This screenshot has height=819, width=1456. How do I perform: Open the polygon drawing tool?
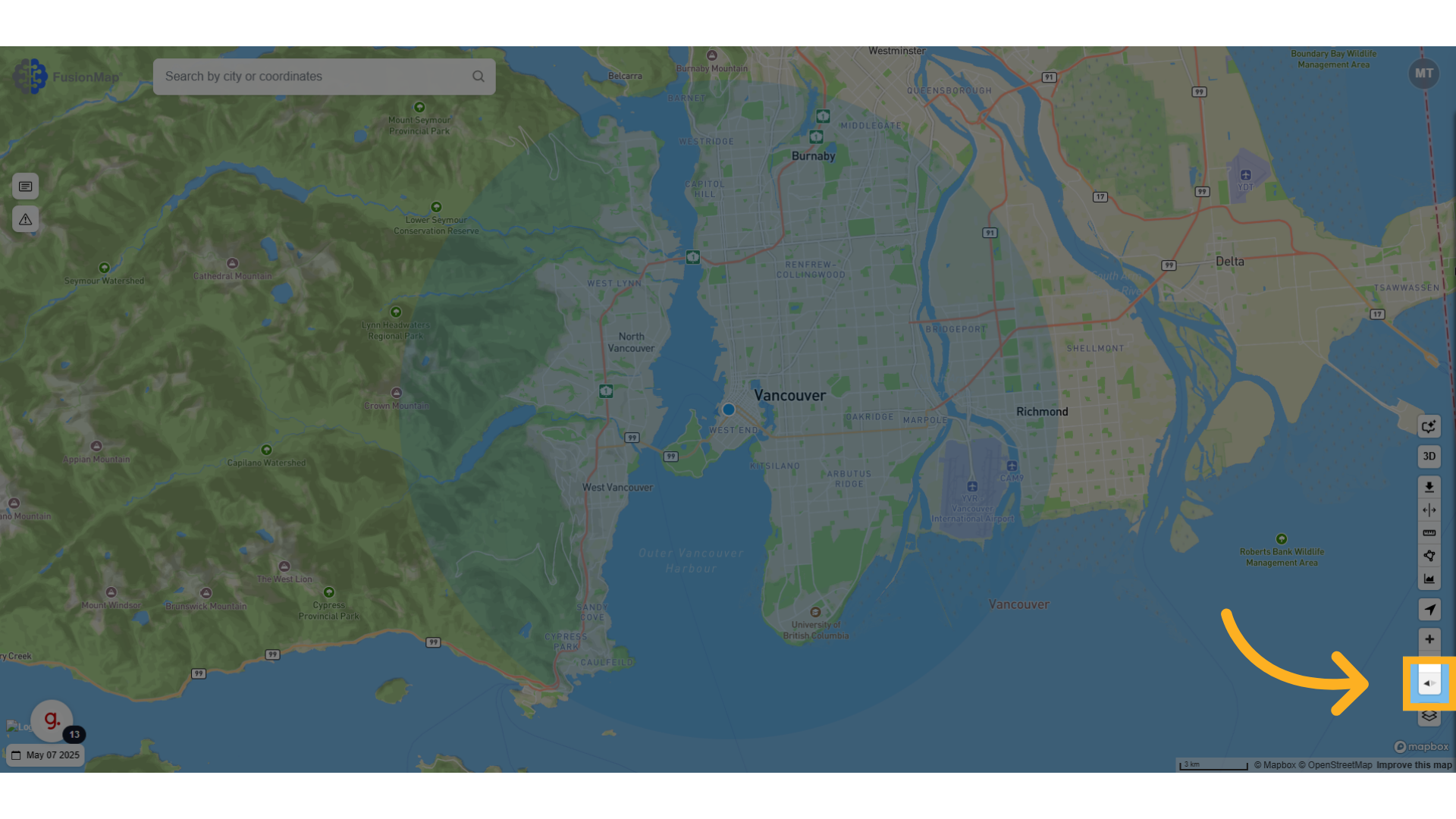click(x=1429, y=555)
